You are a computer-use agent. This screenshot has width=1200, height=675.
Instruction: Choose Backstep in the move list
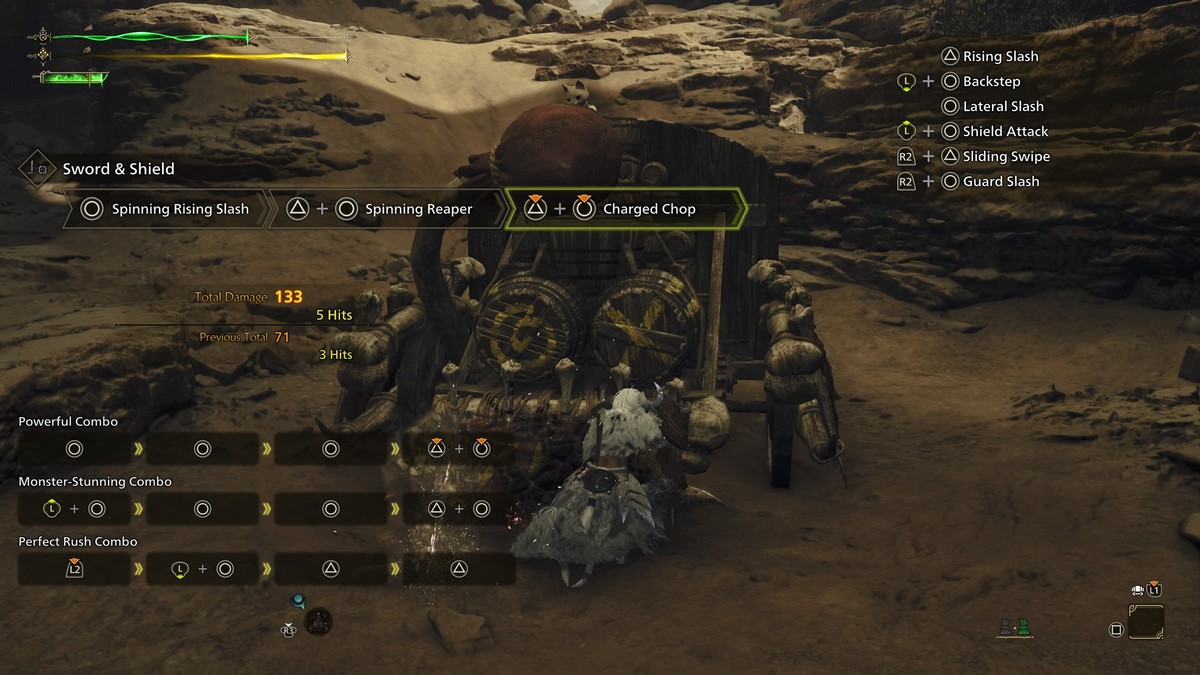(991, 82)
